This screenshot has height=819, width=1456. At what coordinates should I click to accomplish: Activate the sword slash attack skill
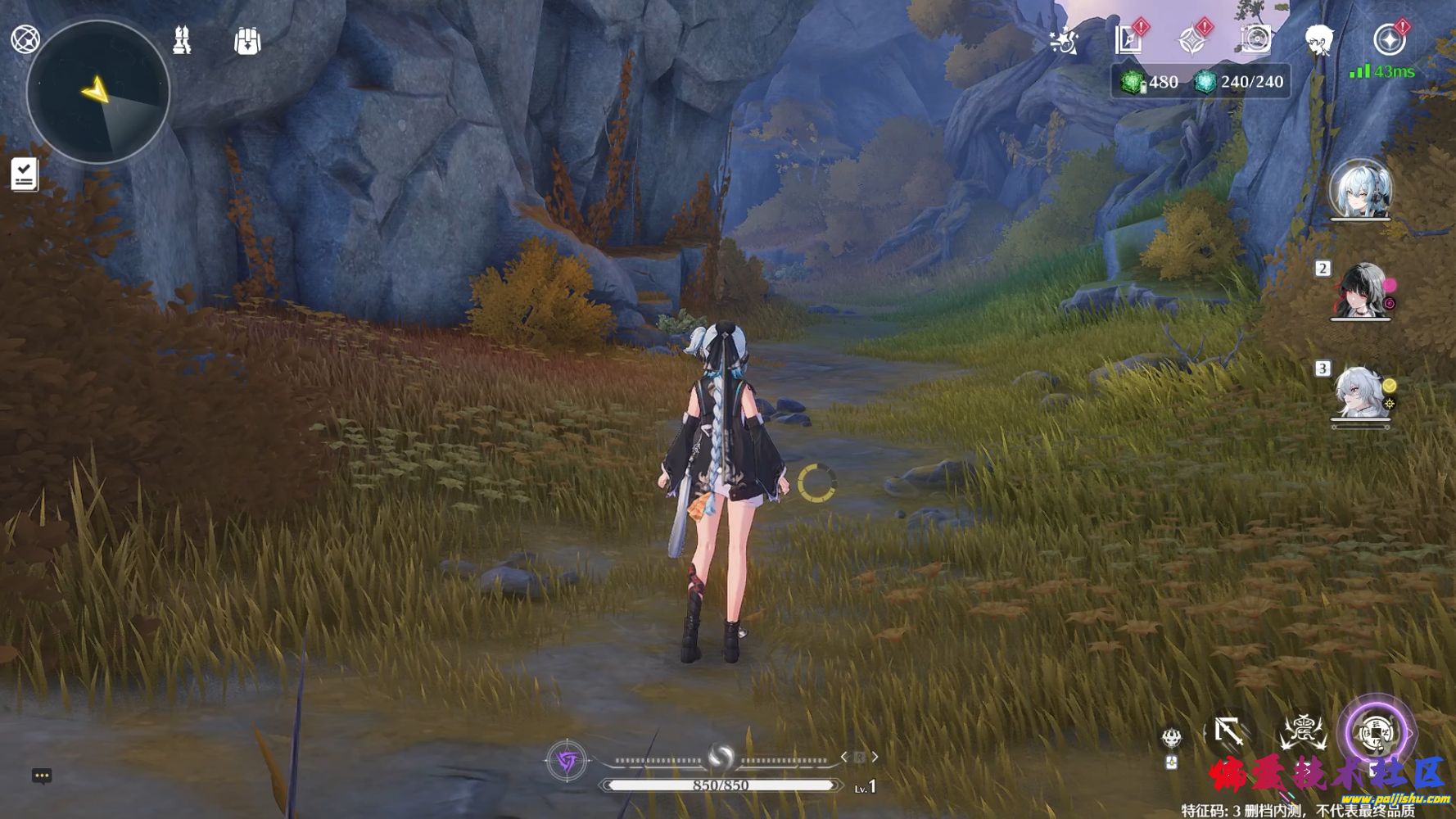coord(1228,731)
